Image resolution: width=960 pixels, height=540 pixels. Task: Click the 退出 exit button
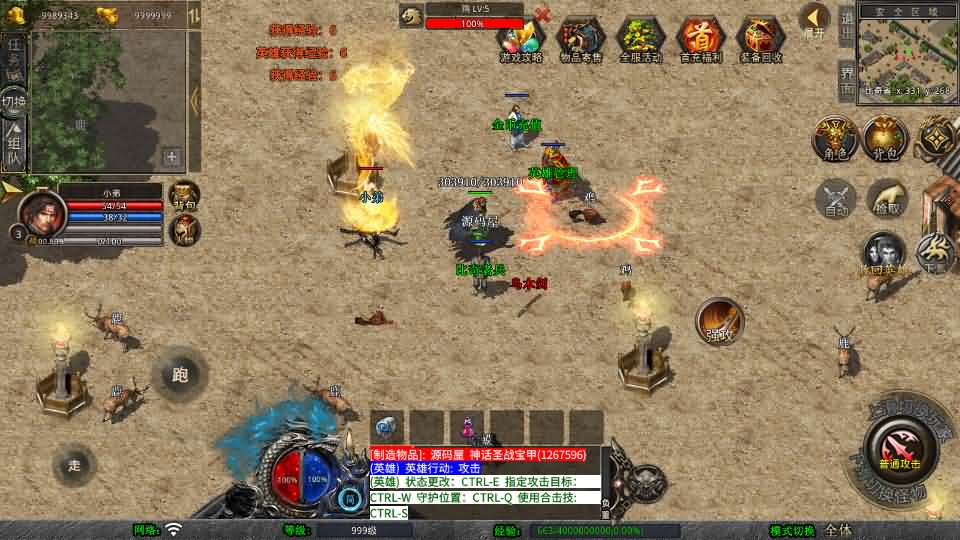(846, 24)
